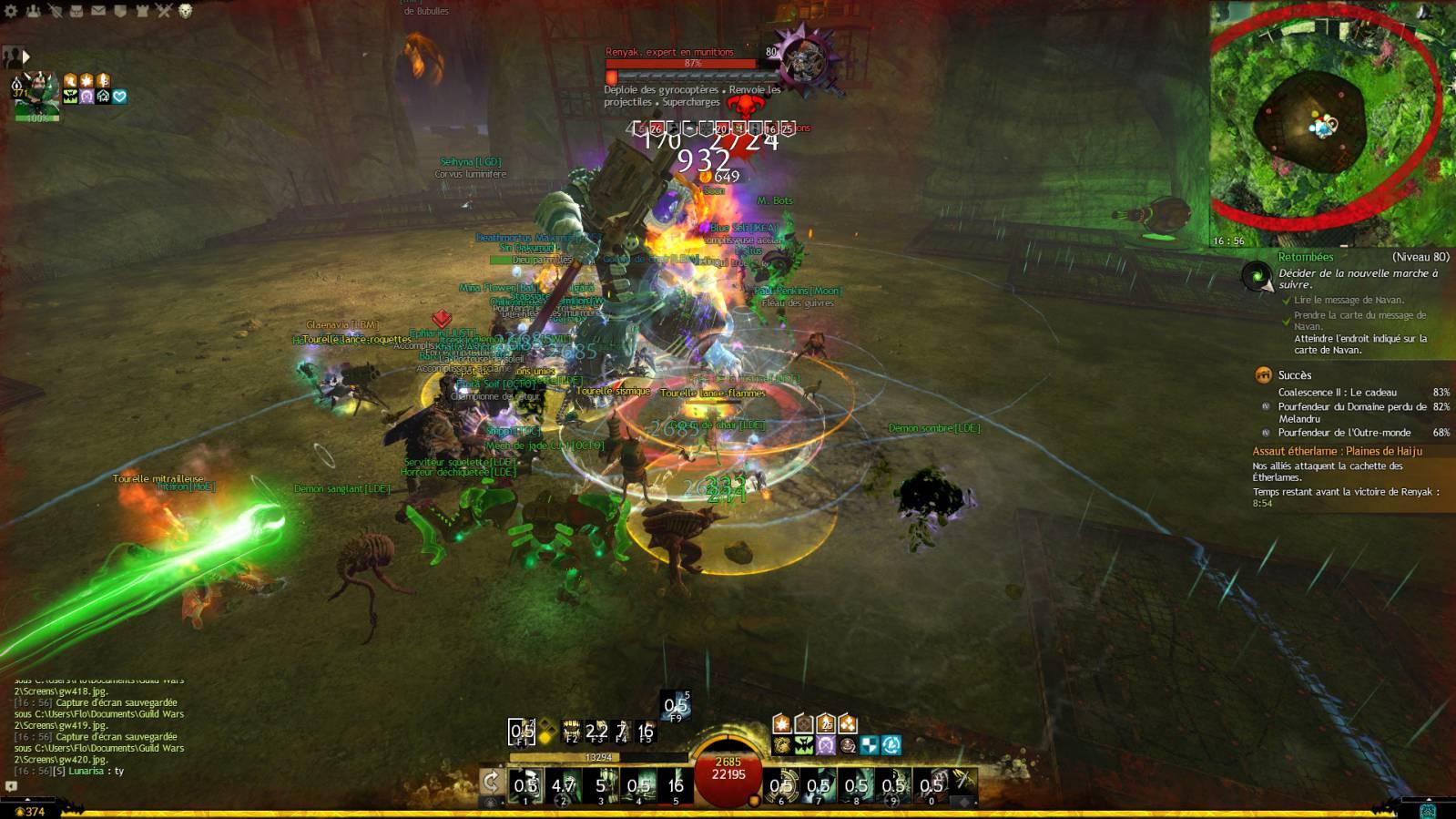Select the Pourfendeur de l'Outre-monde achievement
Screen dimensions: 1456x819
pyautogui.click(x=1344, y=433)
